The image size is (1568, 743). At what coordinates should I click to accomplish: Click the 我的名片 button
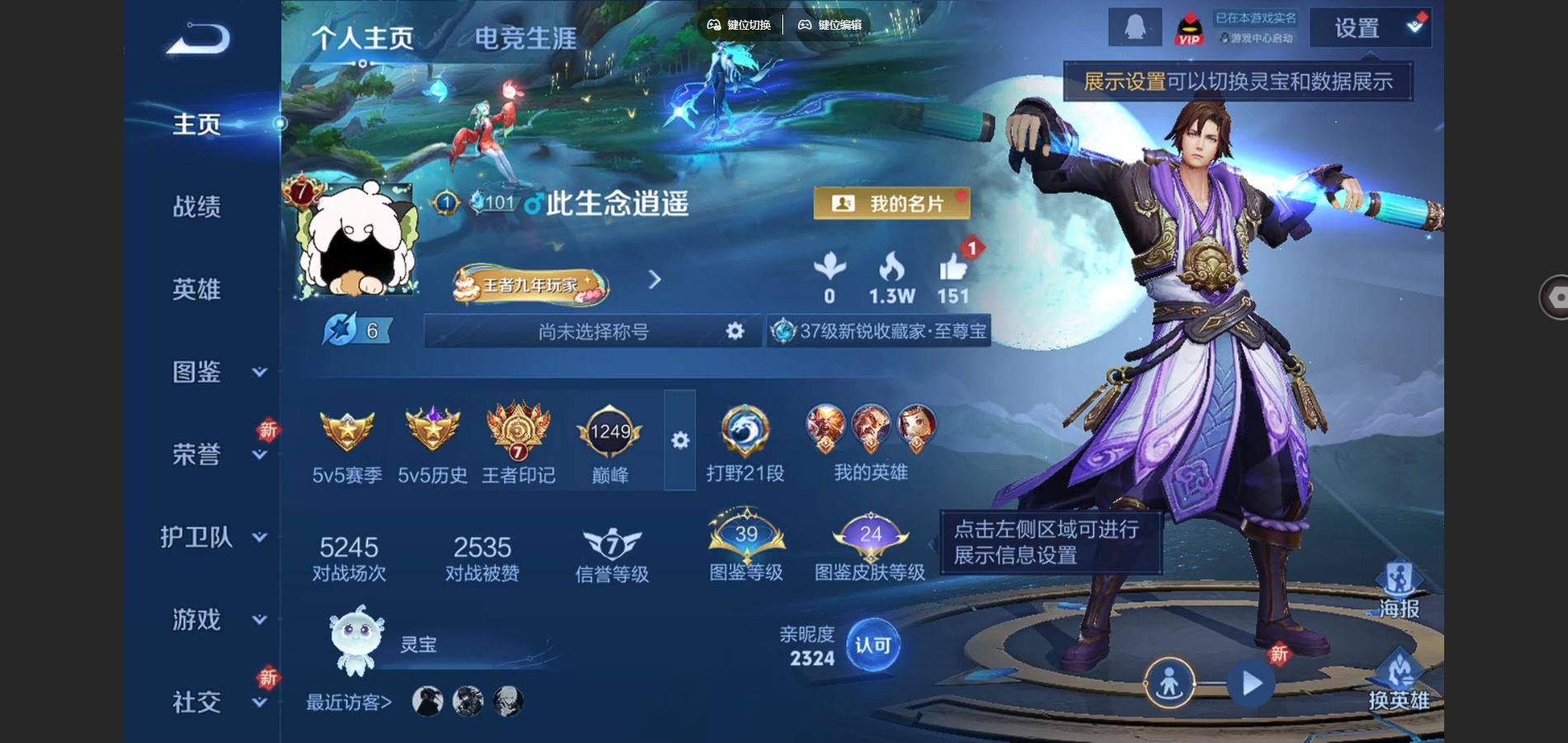pyautogui.click(x=890, y=201)
